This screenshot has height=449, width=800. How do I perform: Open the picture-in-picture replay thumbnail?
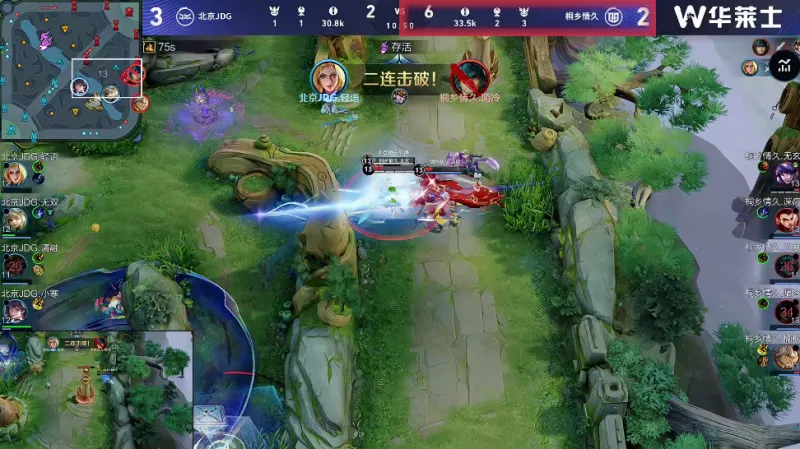(95, 385)
